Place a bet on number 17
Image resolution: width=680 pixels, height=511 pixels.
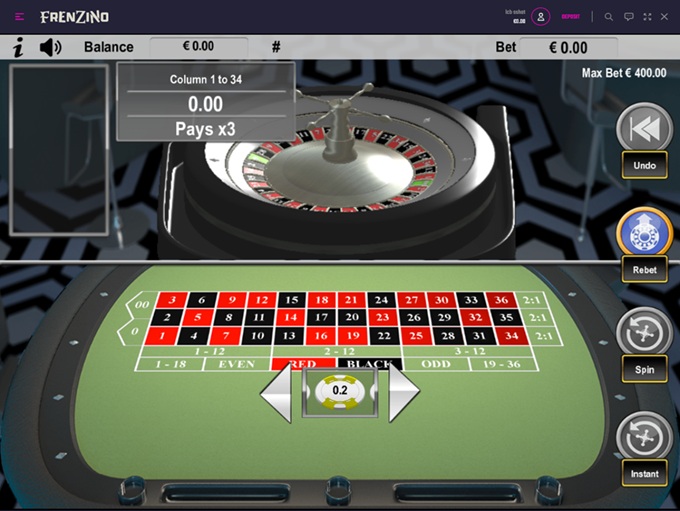point(322,317)
